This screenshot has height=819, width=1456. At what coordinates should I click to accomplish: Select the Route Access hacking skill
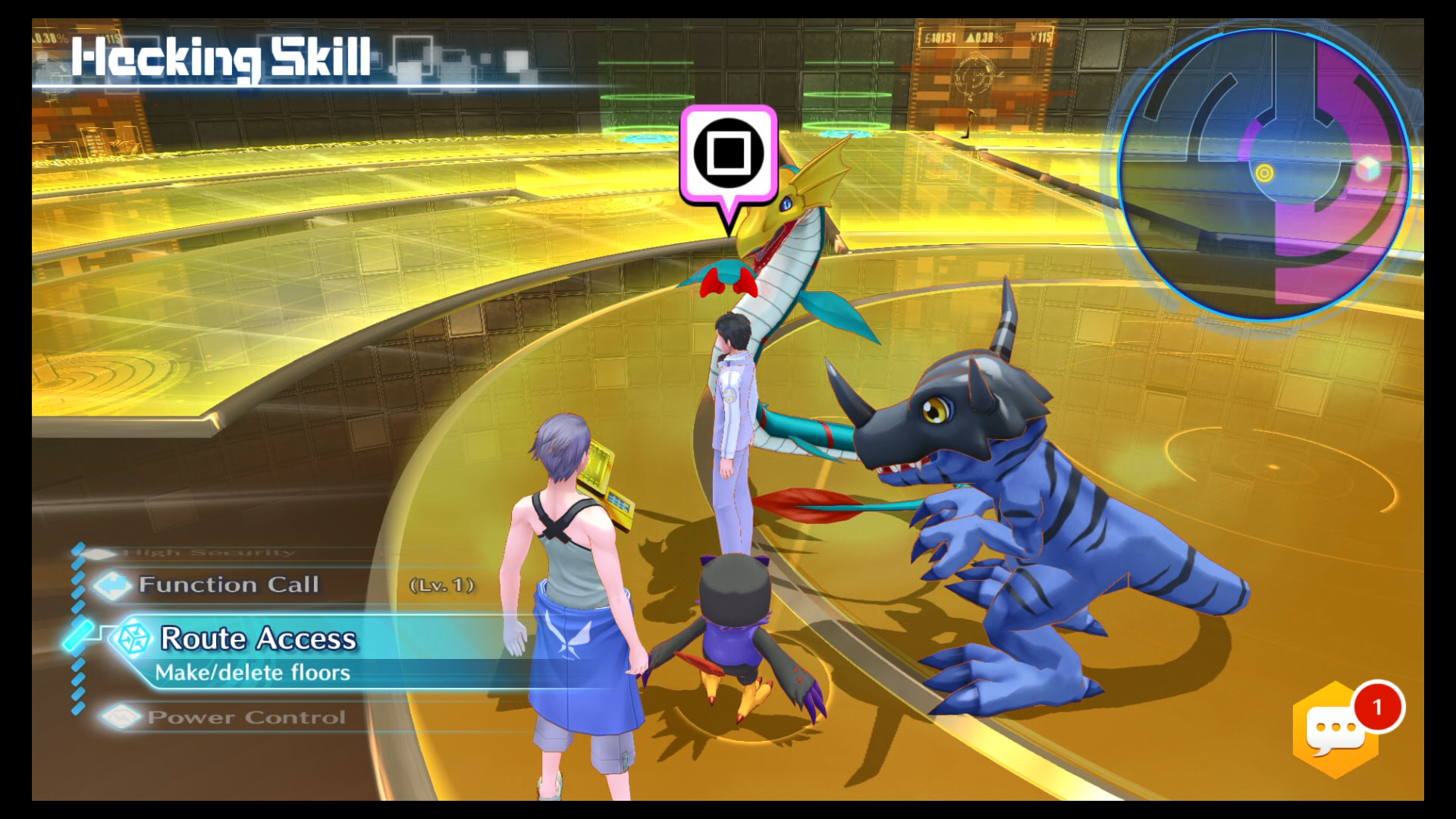pyautogui.click(x=258, y=639)
